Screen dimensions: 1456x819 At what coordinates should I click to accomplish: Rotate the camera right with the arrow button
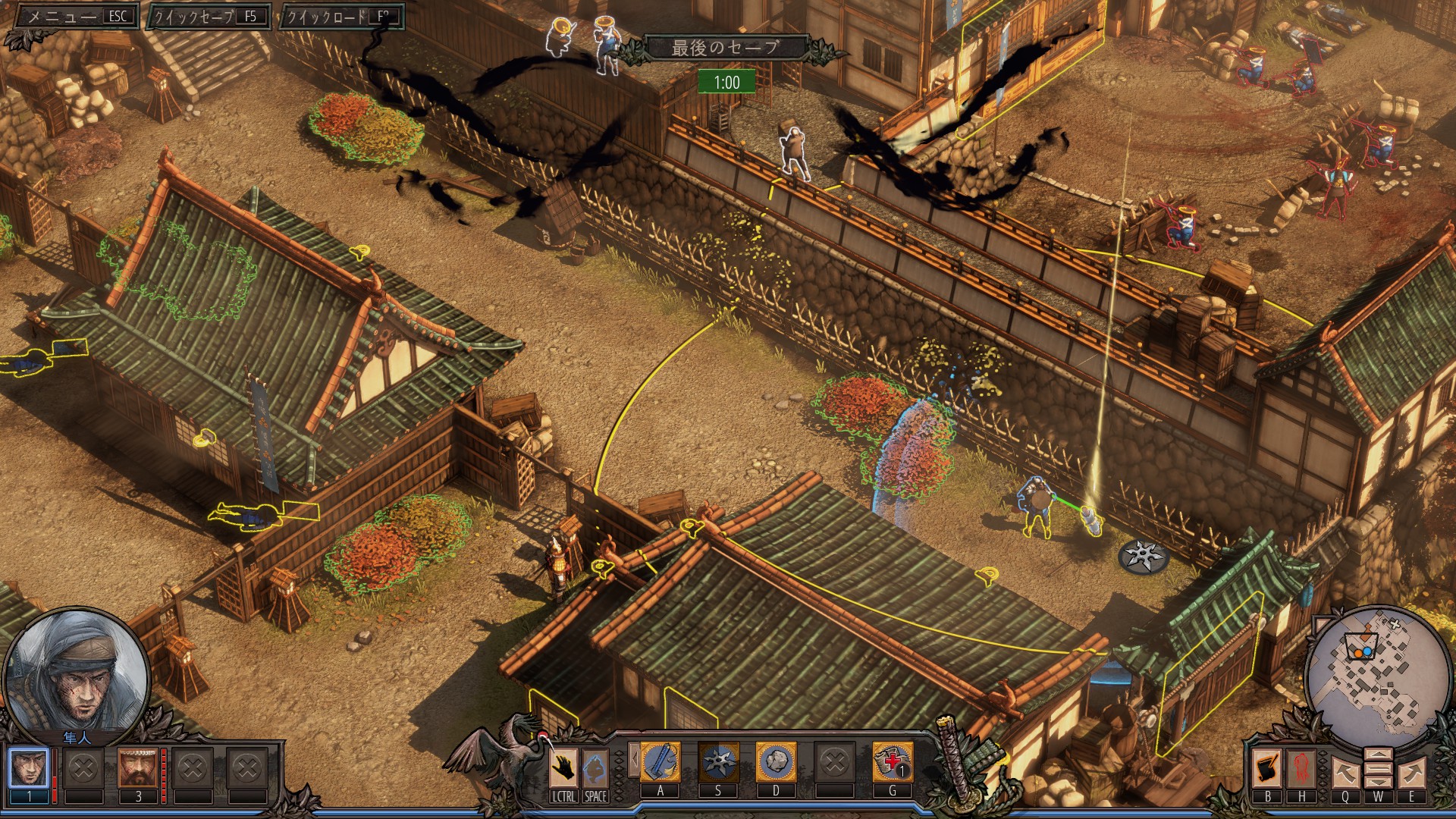(1411, 773)
